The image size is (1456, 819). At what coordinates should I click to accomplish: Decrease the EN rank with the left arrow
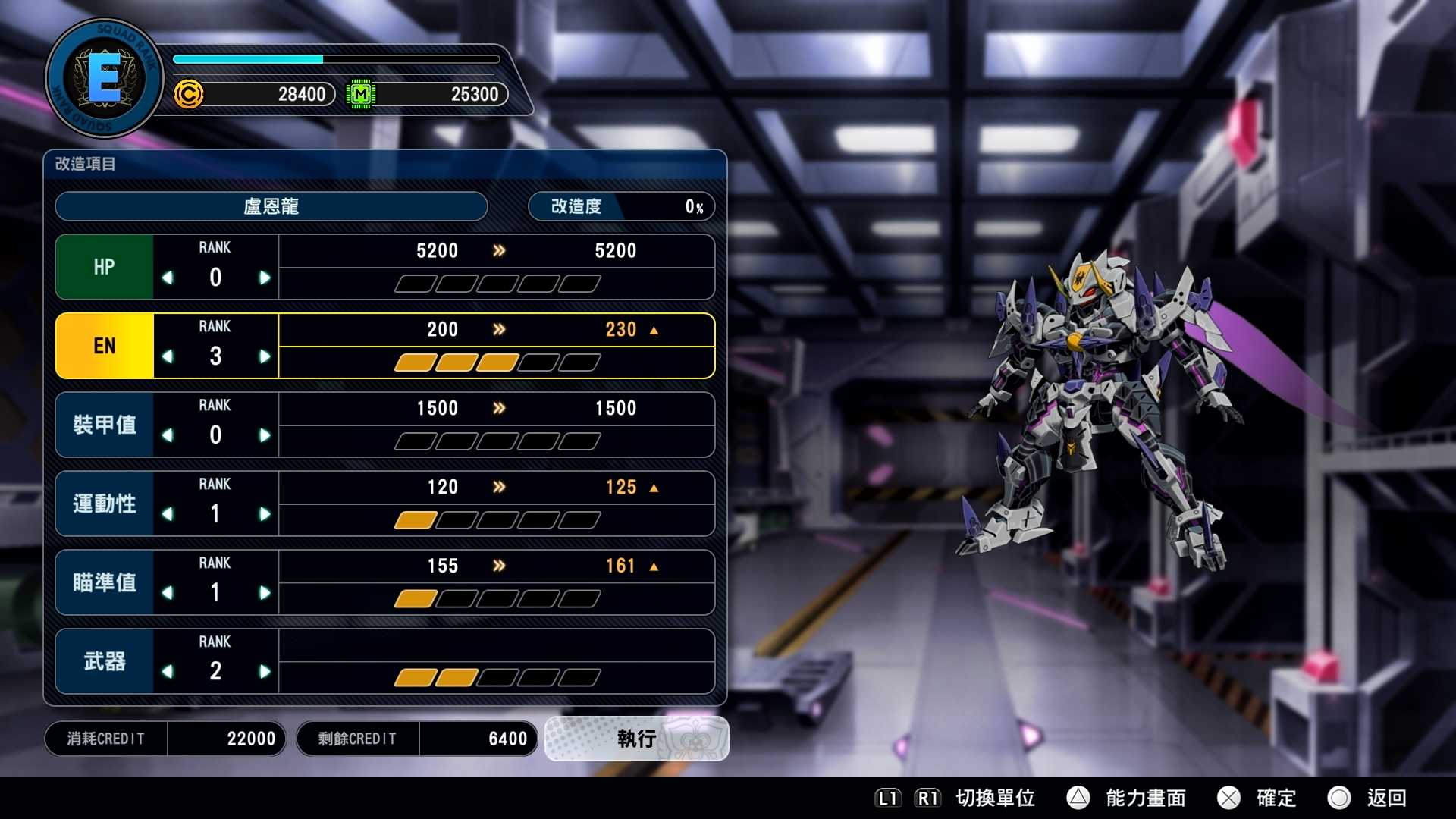coord(167,356)
